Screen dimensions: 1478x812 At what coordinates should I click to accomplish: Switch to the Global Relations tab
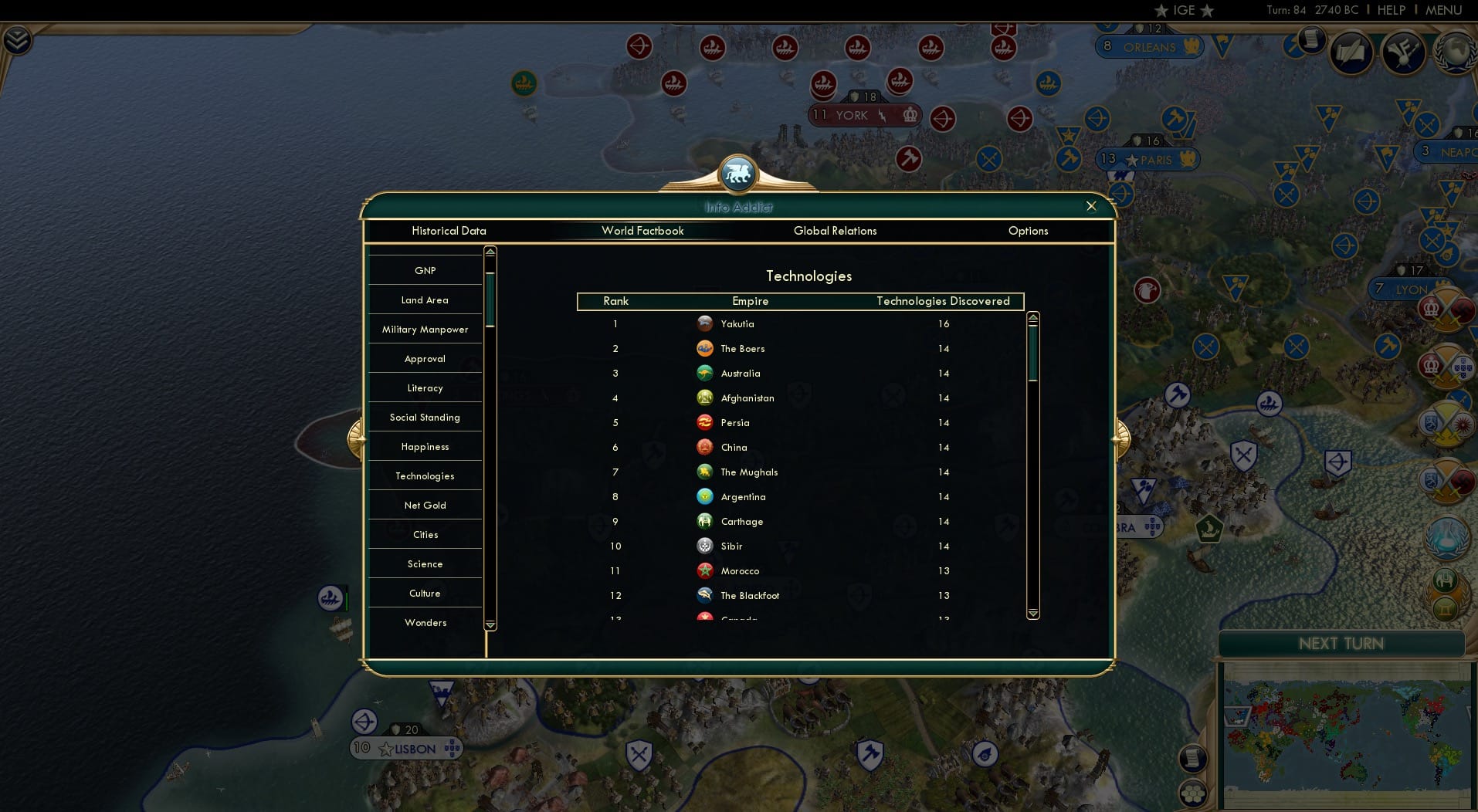tap(835, 231)
